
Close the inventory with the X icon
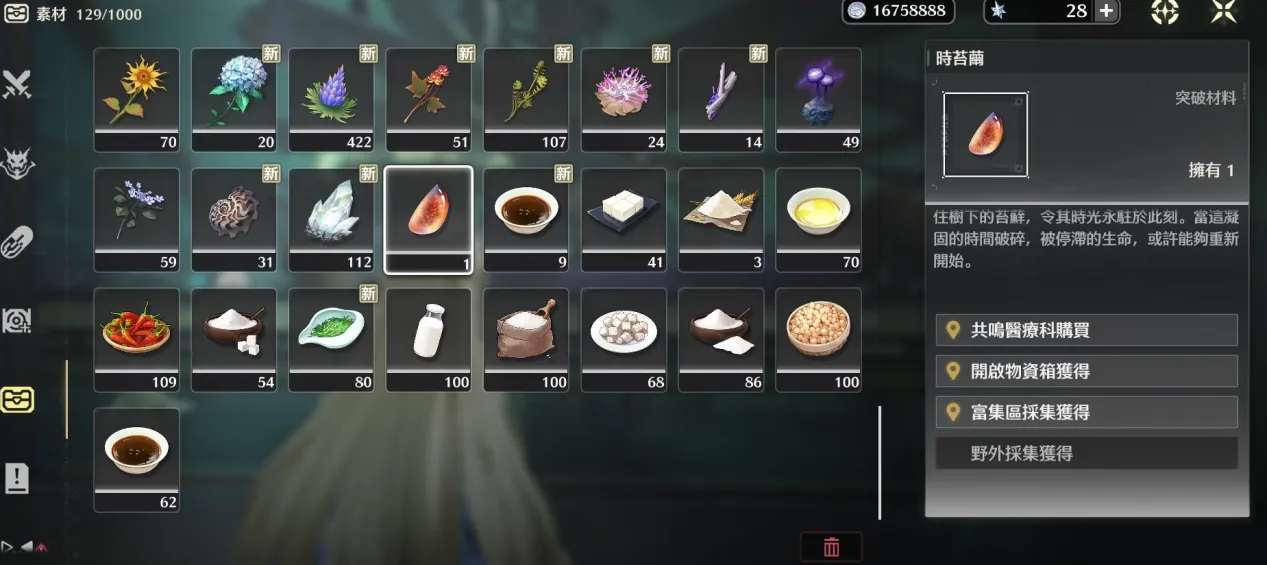coord(1224,11)
